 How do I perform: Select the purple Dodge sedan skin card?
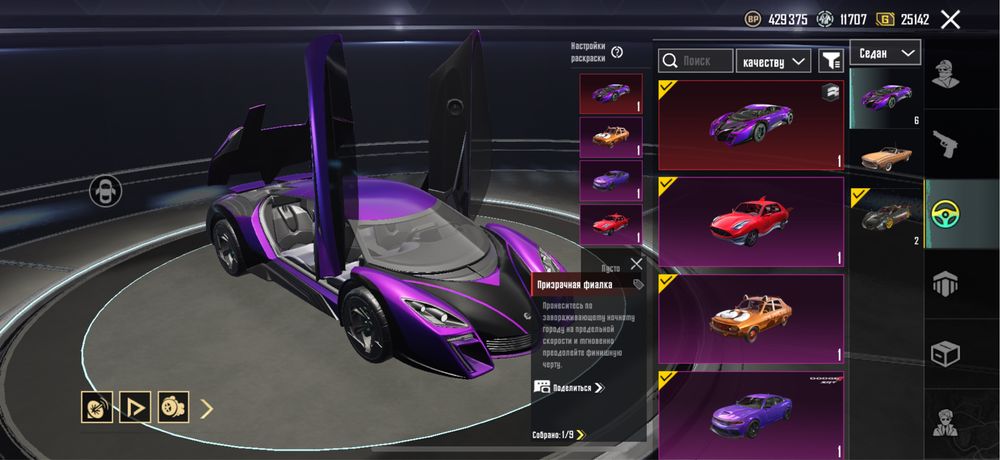[751, 412]
